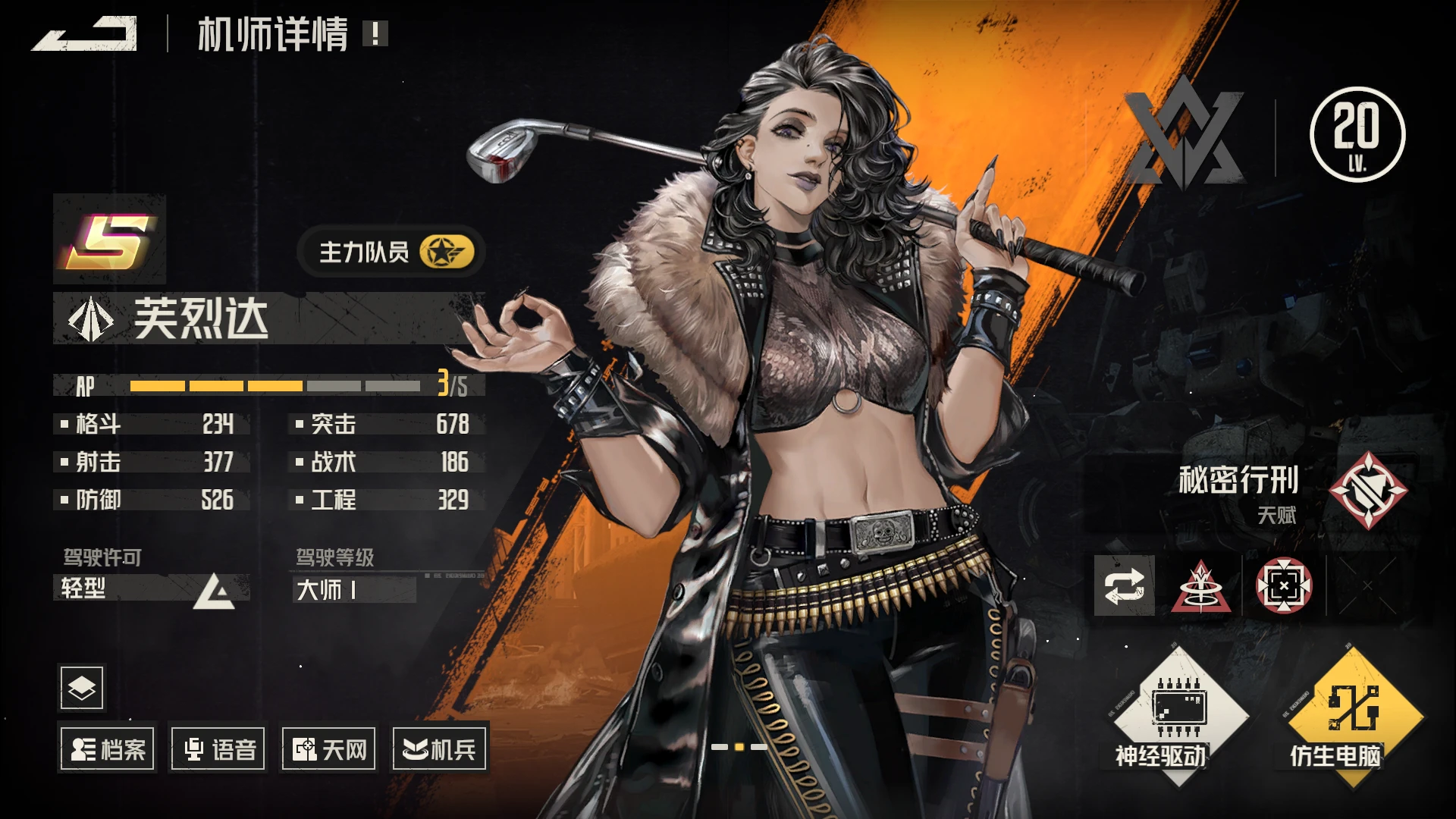This screenshot has height=819, width=1456.
Task: Open the level 20 circle badge
Action: 1357,134
